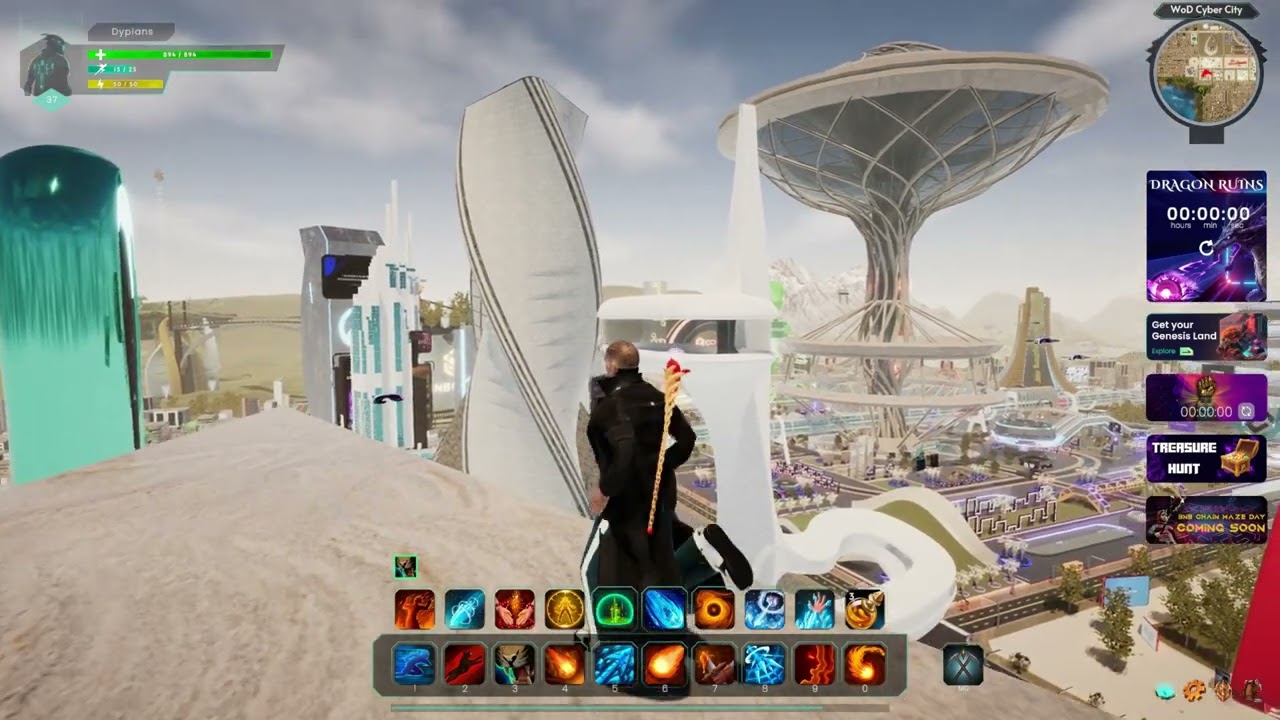Open the Treasure Hunt banner

click(1206, 458)
